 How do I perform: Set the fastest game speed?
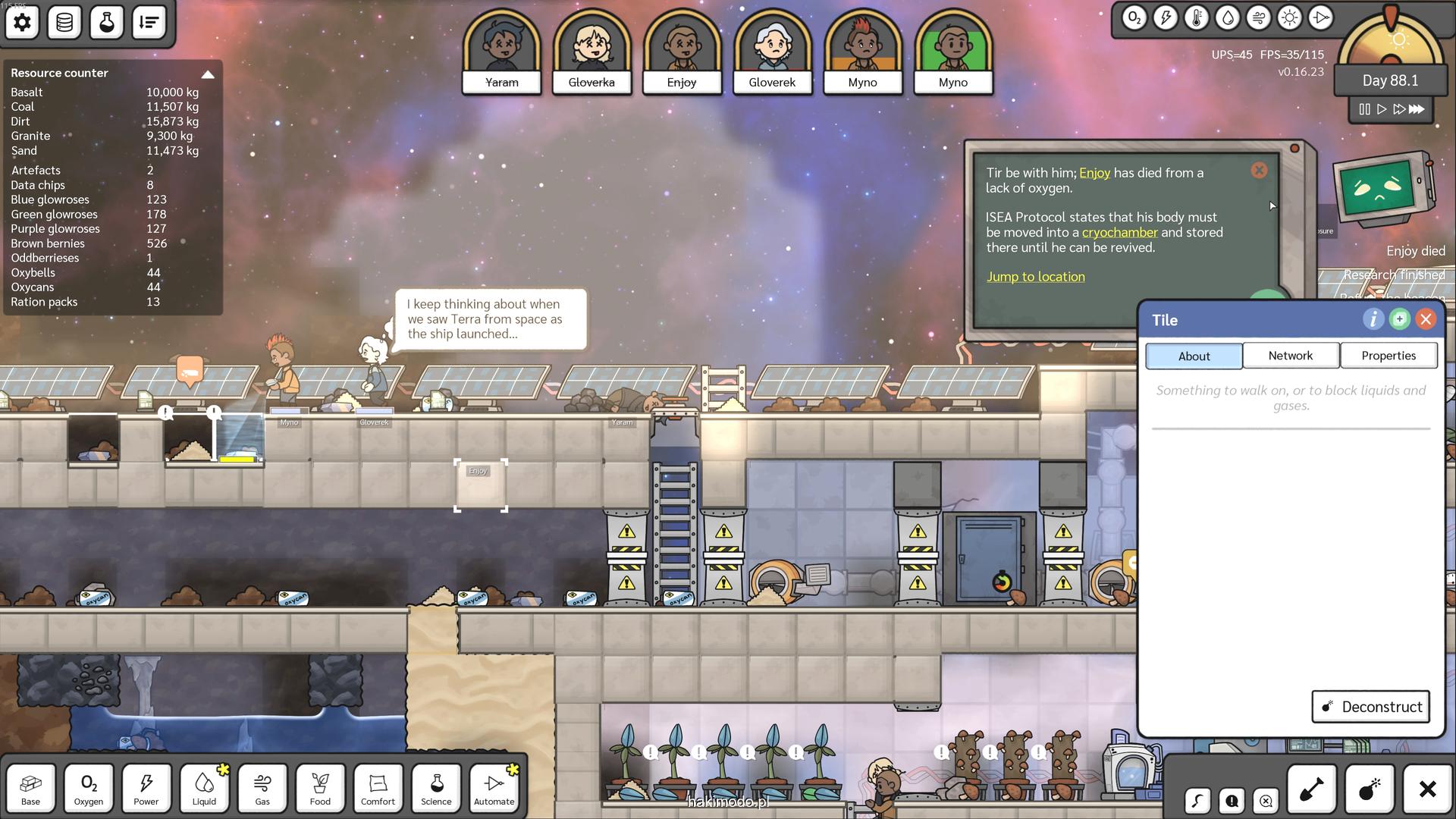[x=1417, y=109]
